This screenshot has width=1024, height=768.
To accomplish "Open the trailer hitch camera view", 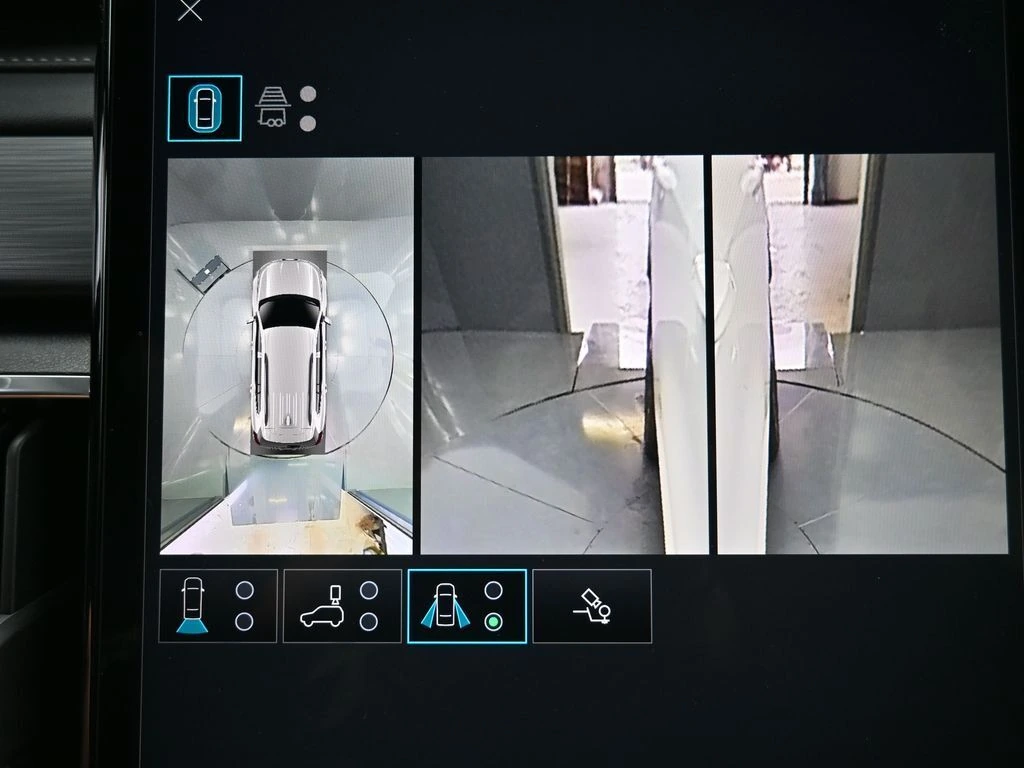I will coord(273,106).
